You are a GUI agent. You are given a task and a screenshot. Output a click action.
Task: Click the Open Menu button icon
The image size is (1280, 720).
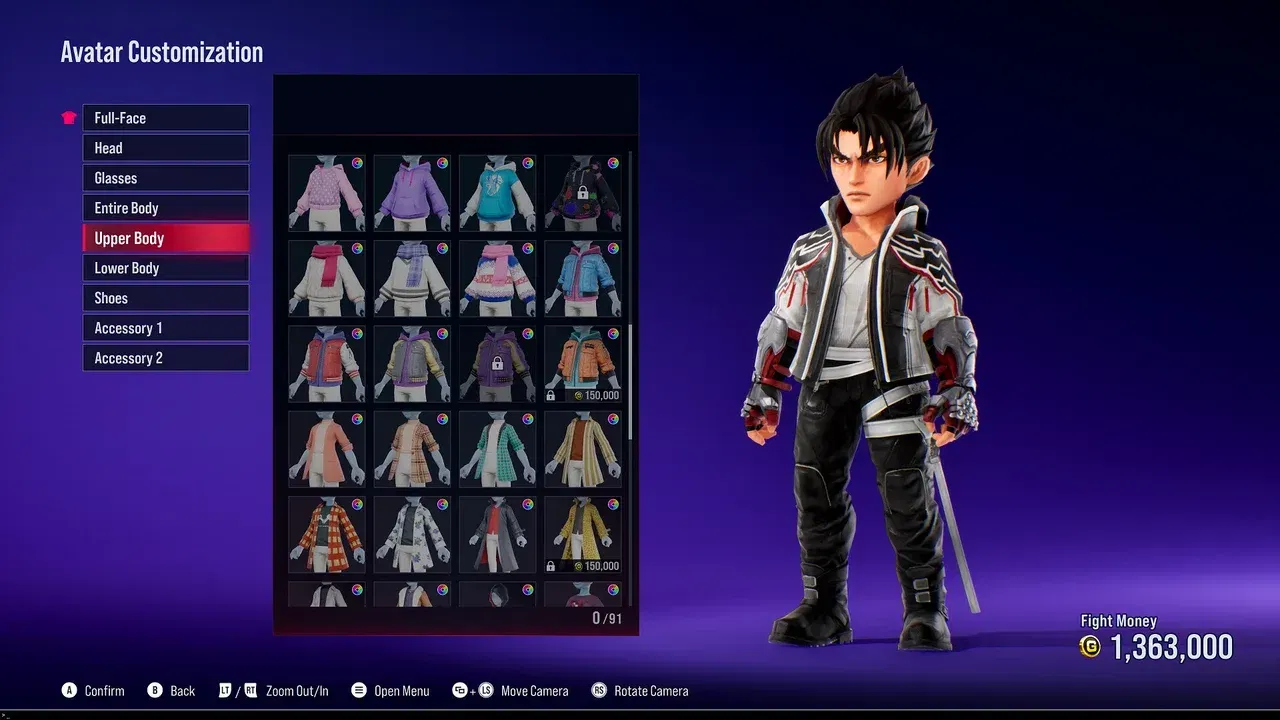click(x=358, y=690)
